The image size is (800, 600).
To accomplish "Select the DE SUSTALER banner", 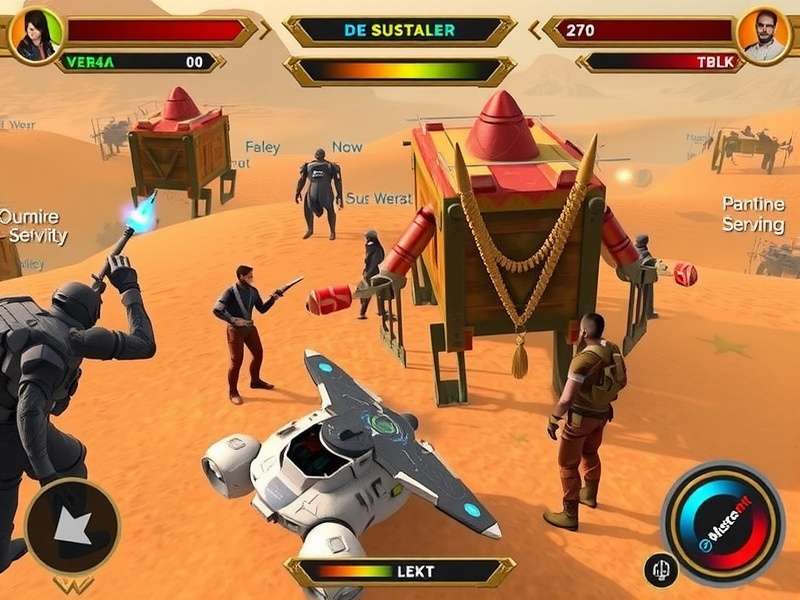I will pos(399,31).
